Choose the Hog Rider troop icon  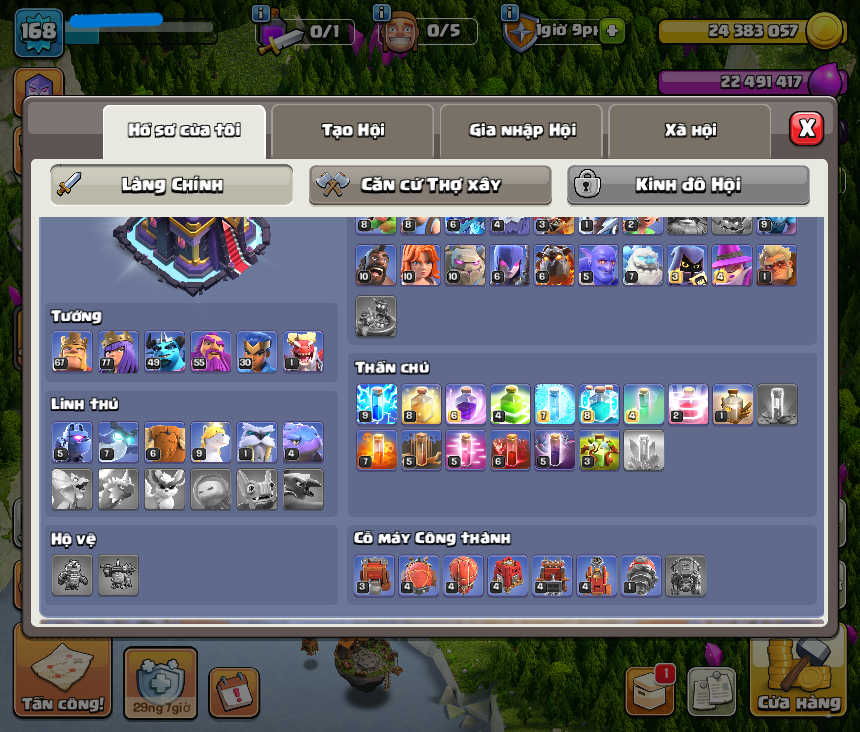[376, 266]
